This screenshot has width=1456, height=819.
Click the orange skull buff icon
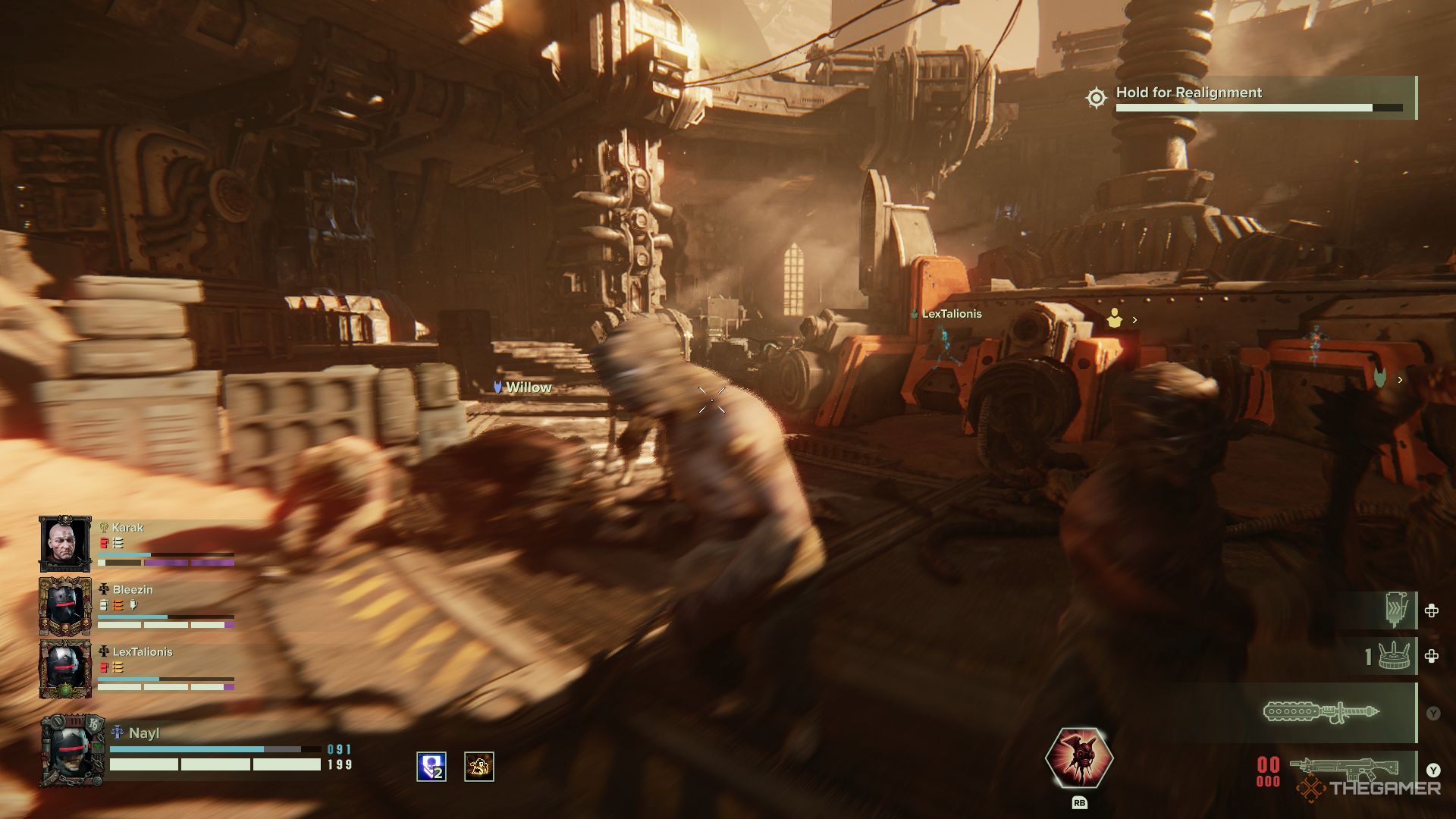(x=479, y=767)
